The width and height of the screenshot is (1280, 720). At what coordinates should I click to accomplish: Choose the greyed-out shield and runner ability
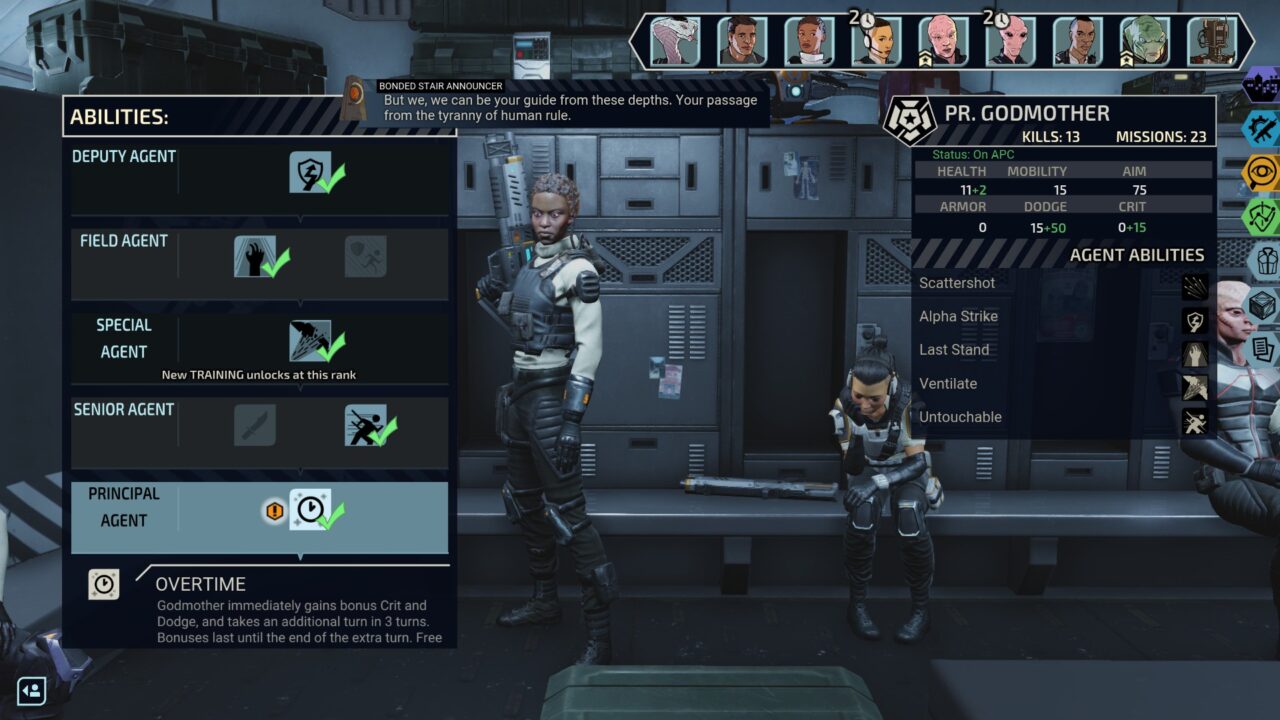(365, 256)
